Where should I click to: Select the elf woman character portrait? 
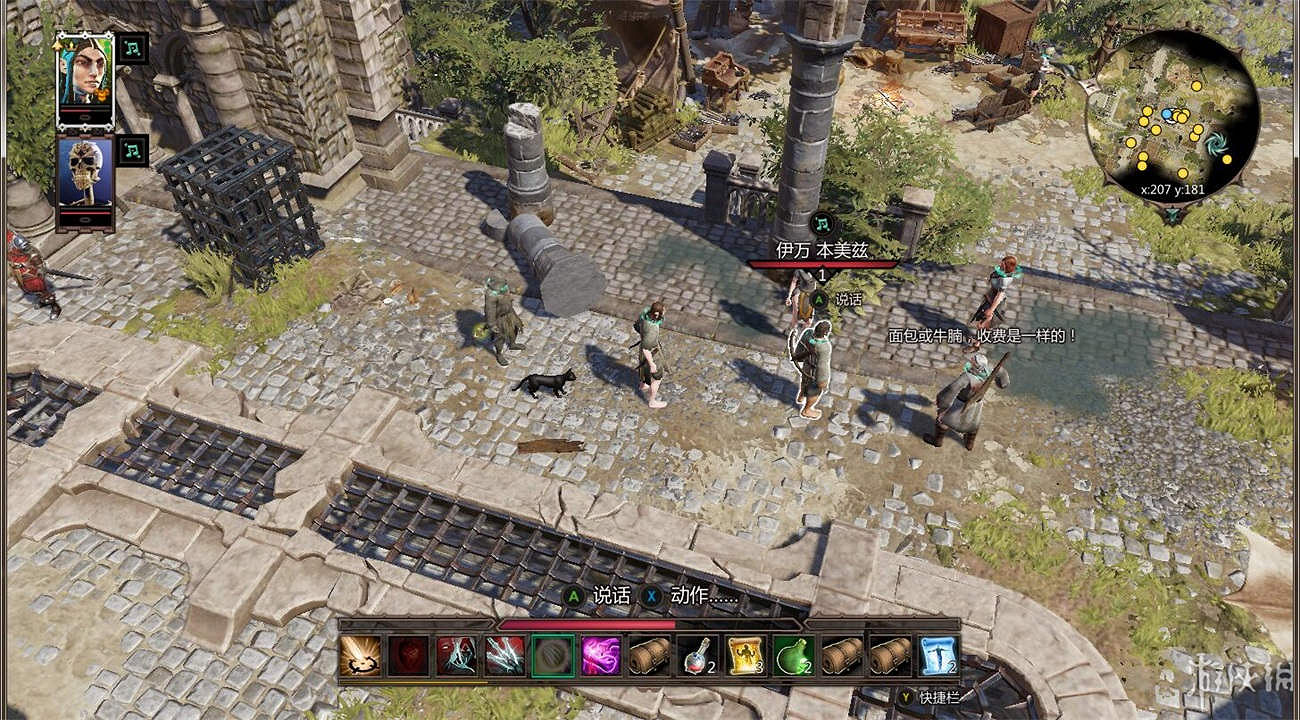pos(85,81)
